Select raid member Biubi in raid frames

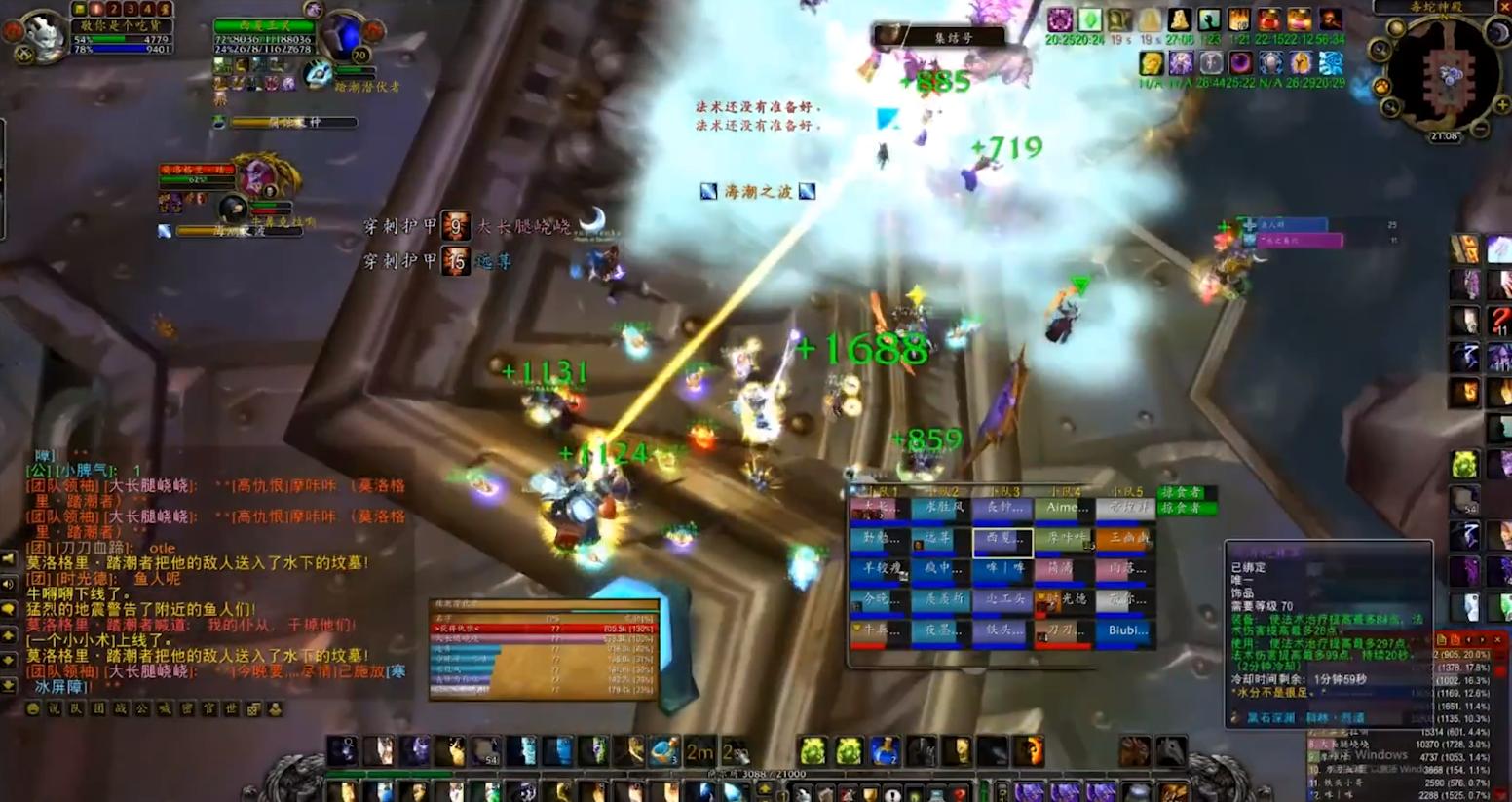[x=1126, y=631]
